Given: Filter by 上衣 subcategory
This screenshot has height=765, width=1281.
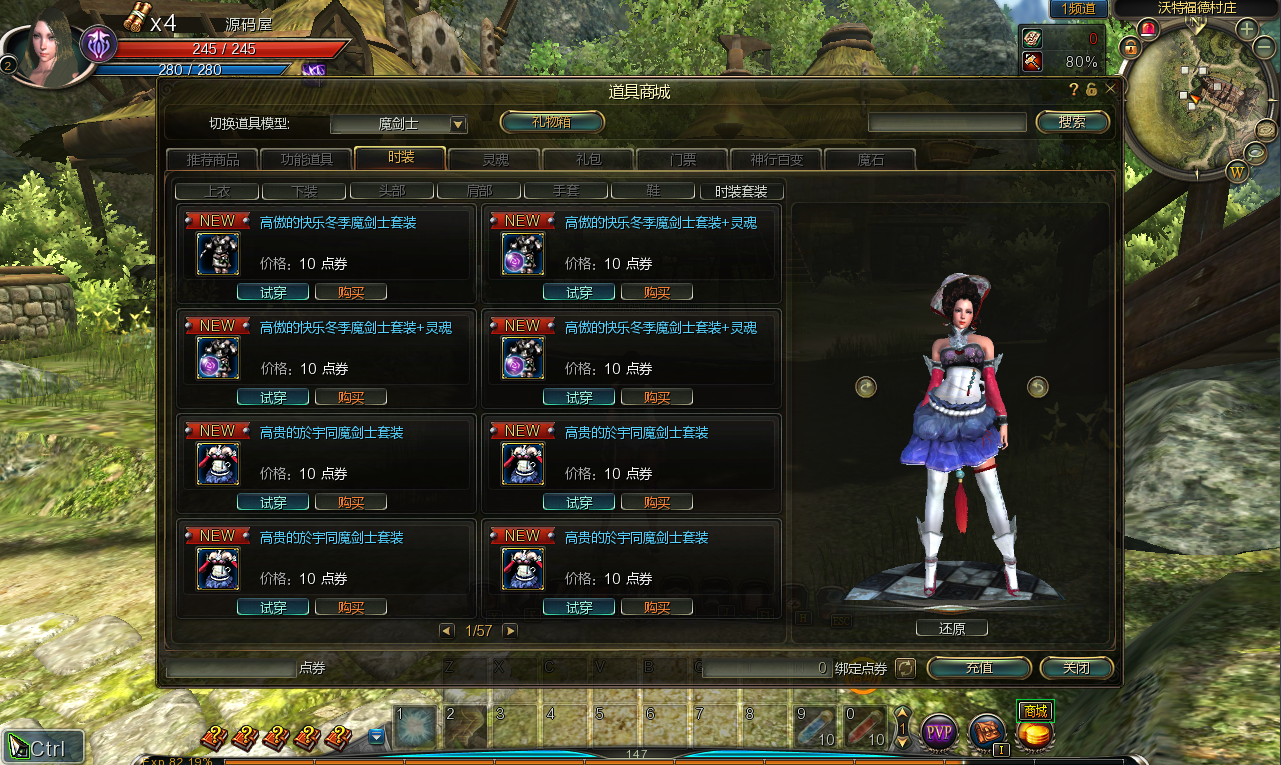Looking at the screenshot, I should tap(217, 191).
